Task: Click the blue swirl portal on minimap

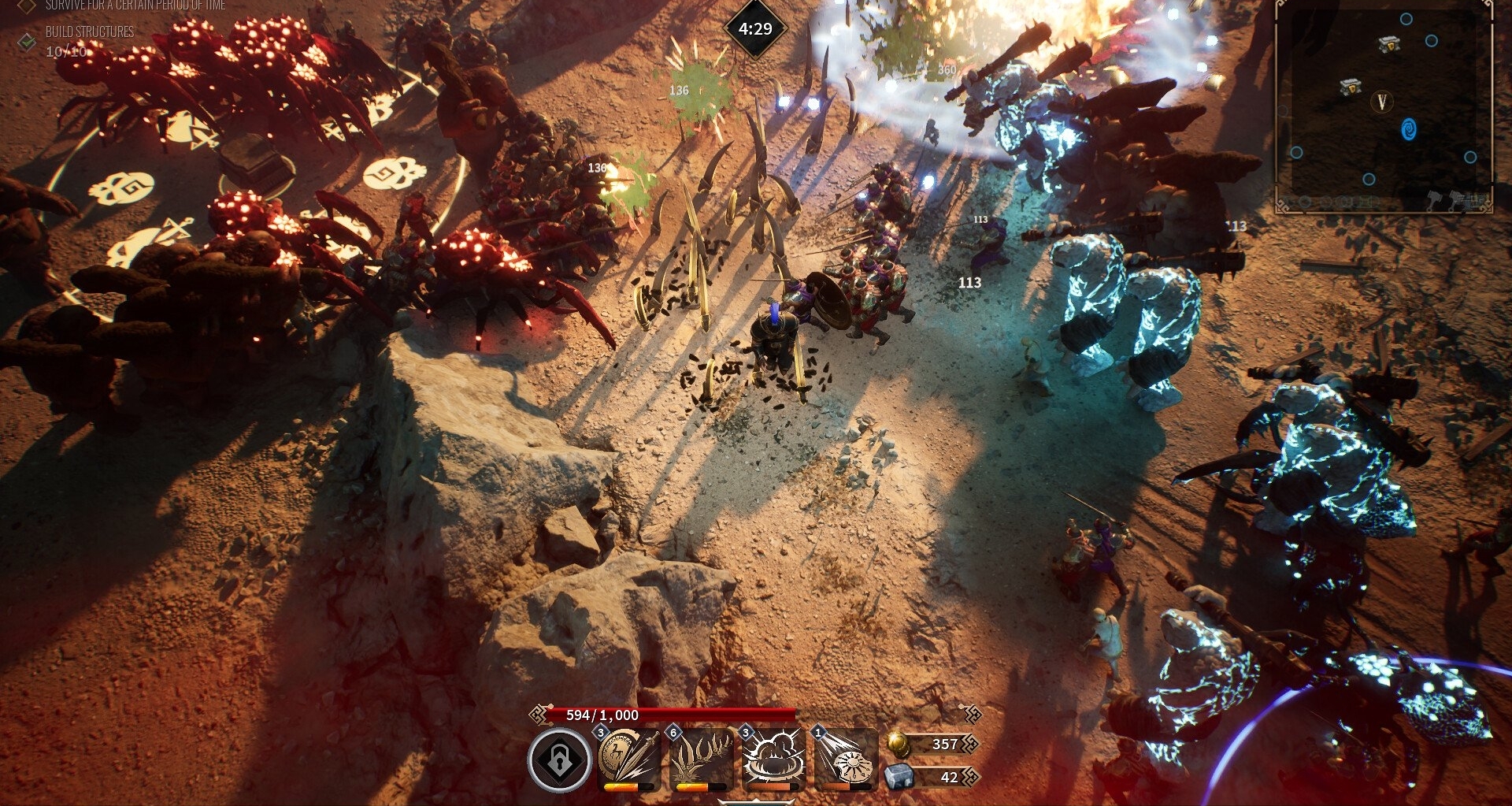Action: click(x=1409, y=129)
